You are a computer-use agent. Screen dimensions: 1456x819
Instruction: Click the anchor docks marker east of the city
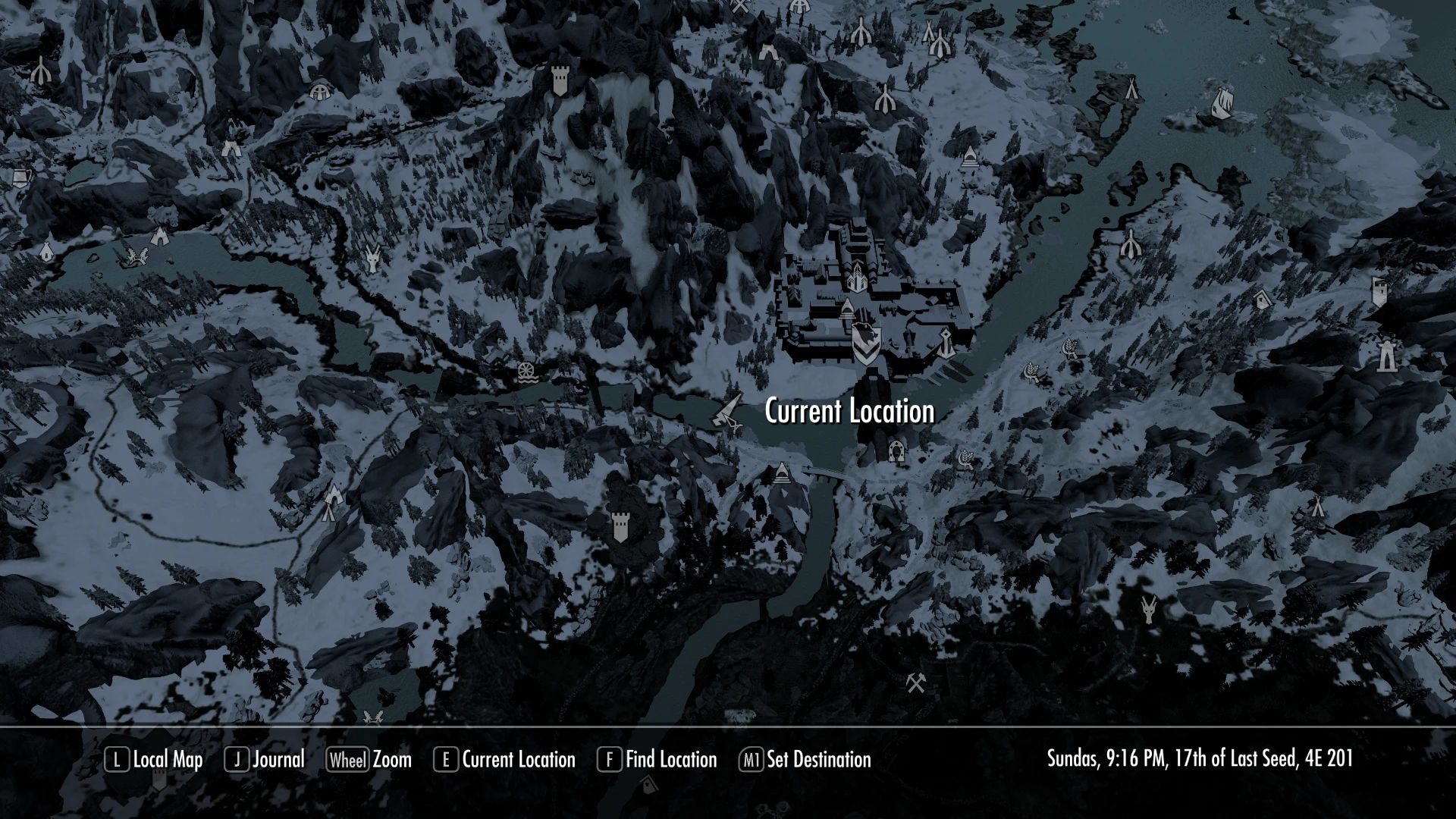[x=945, y=342]
